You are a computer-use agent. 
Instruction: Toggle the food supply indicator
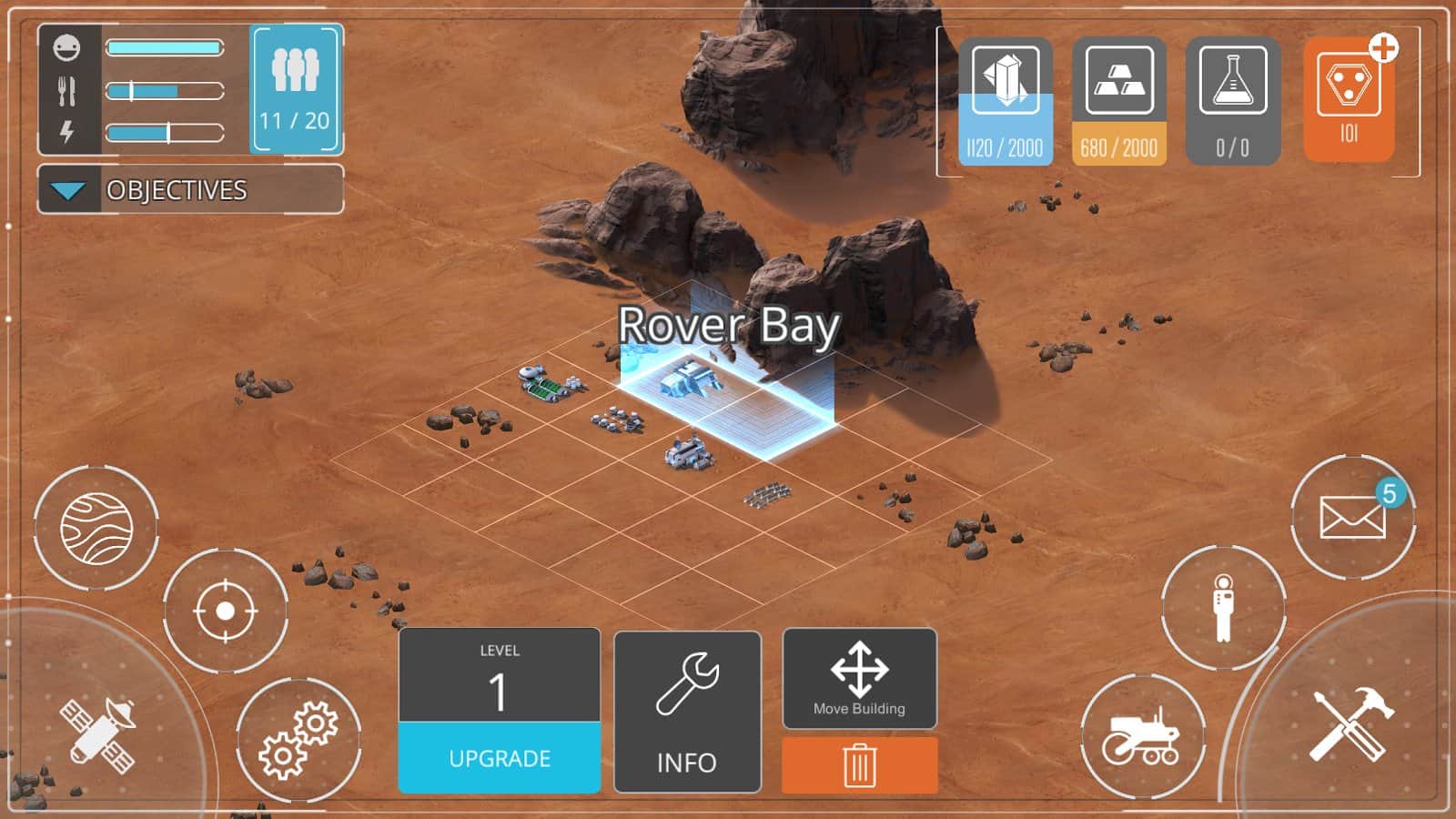pyautogui.click(x=68, y=88)
